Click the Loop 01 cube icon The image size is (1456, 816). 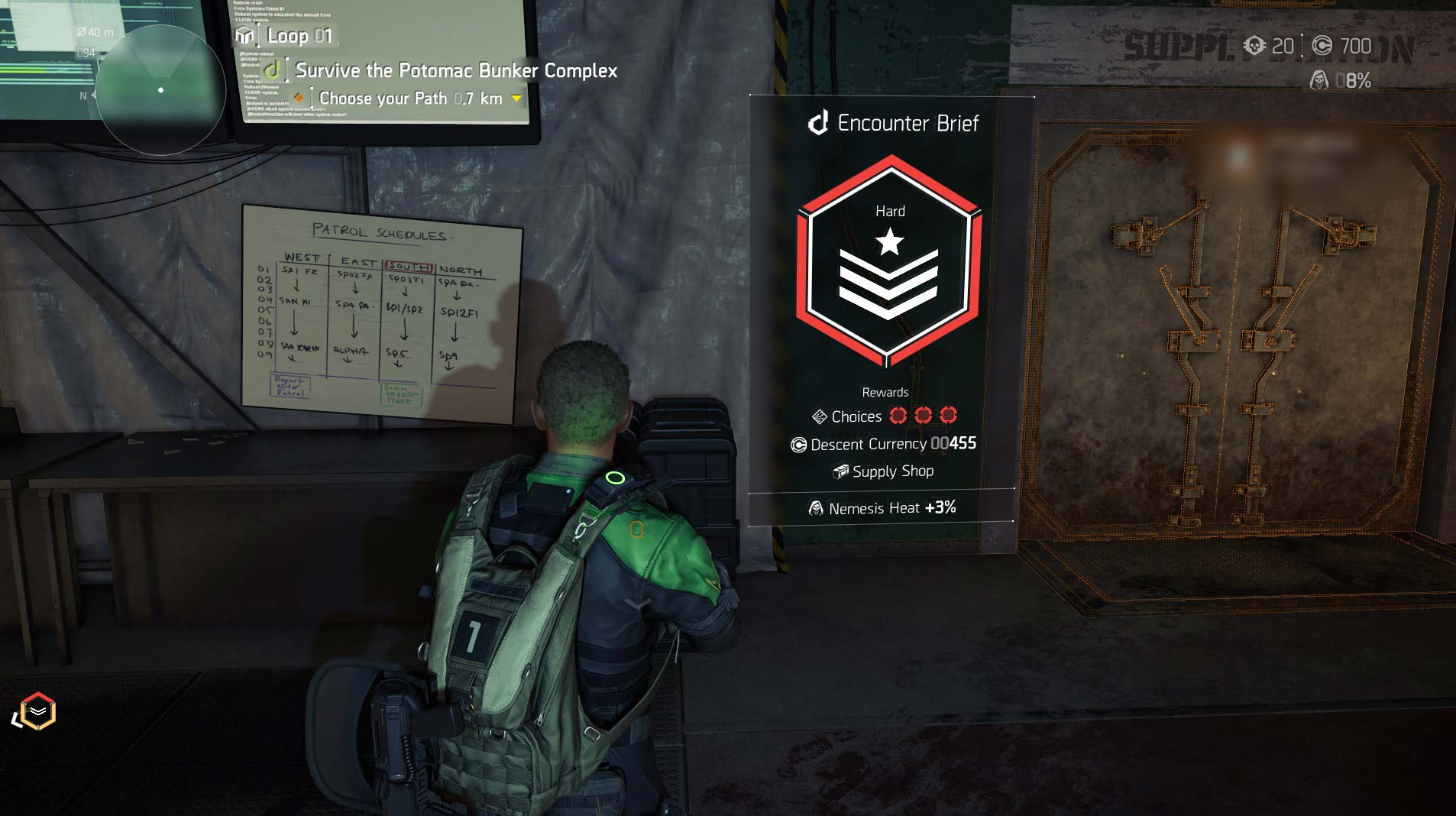tap(244, 35)
